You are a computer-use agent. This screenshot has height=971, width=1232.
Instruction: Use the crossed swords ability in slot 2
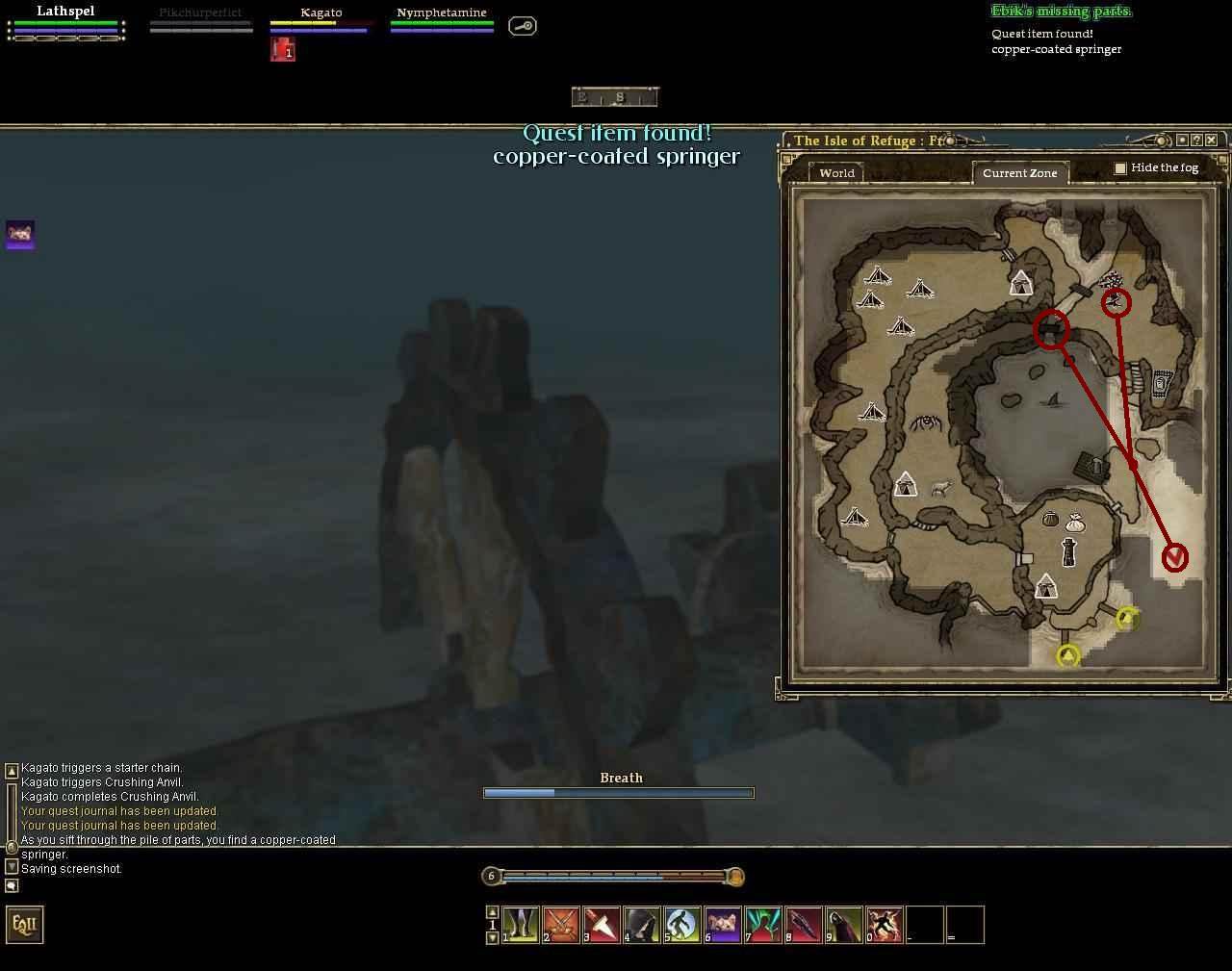point(561,925)
